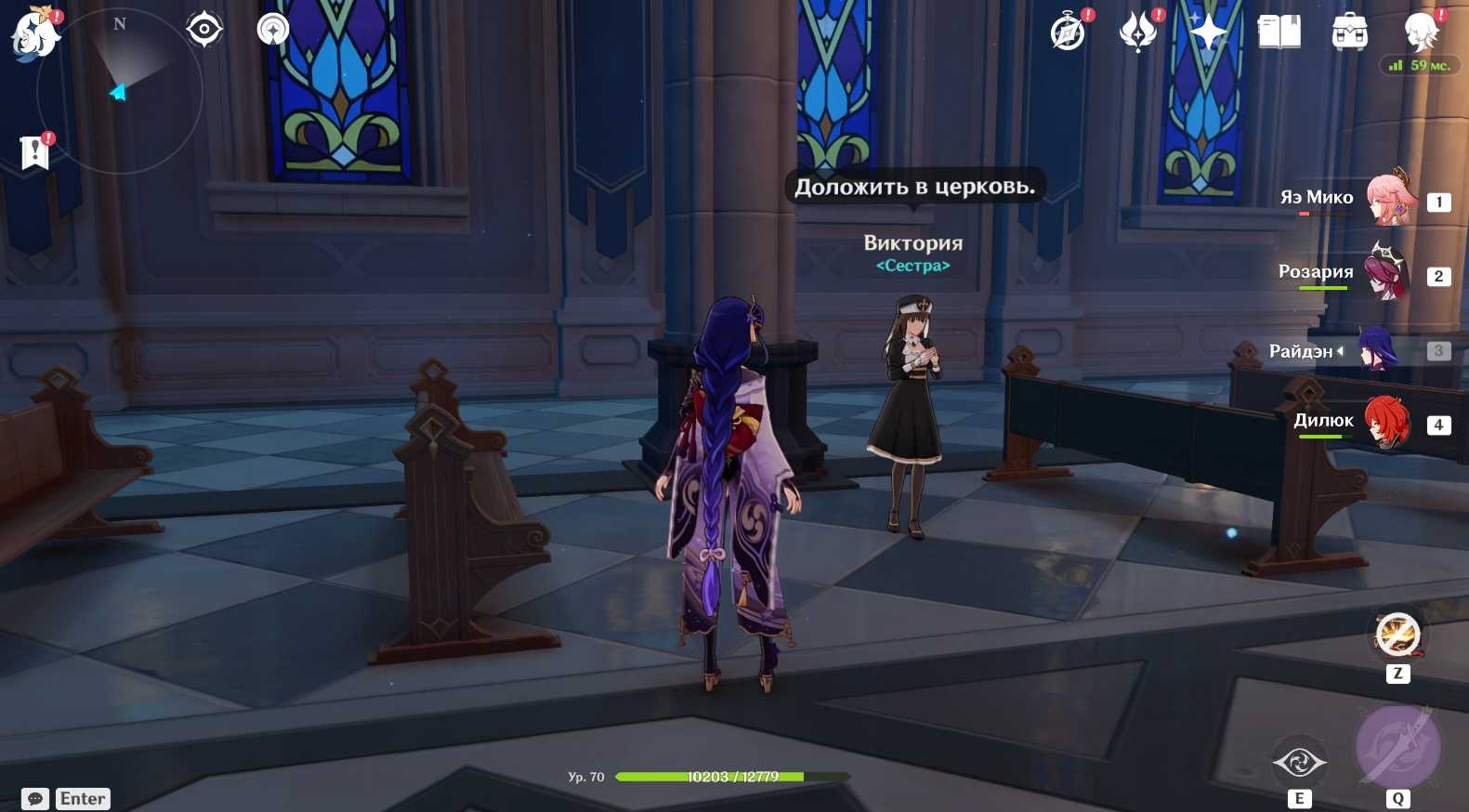Image resolution: width=1469 pixels, height=812 pixels.
Task: Switch to Яэ Мико
Action: tap(1389, 198)
